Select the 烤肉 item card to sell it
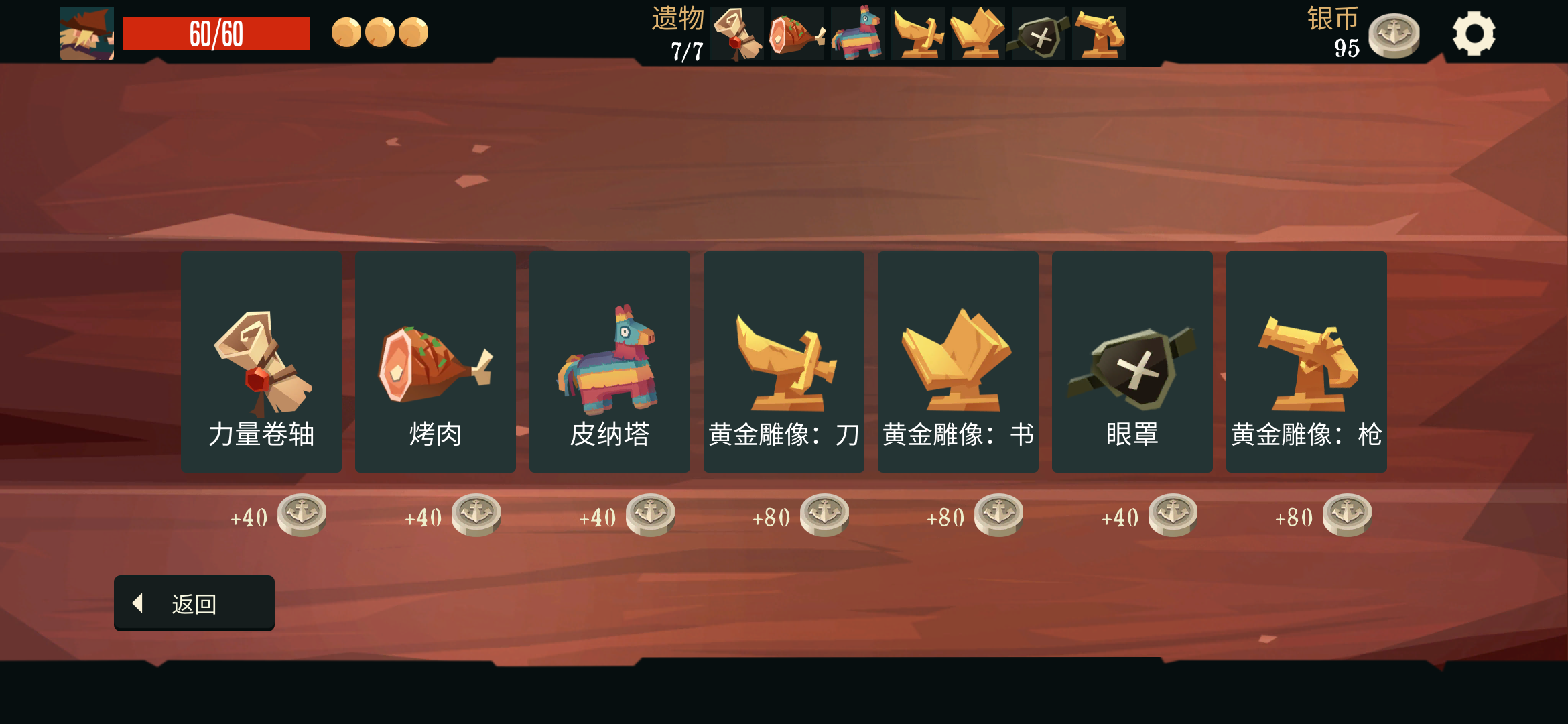This screenshot has height=724, width=1568. click(435, 361)
